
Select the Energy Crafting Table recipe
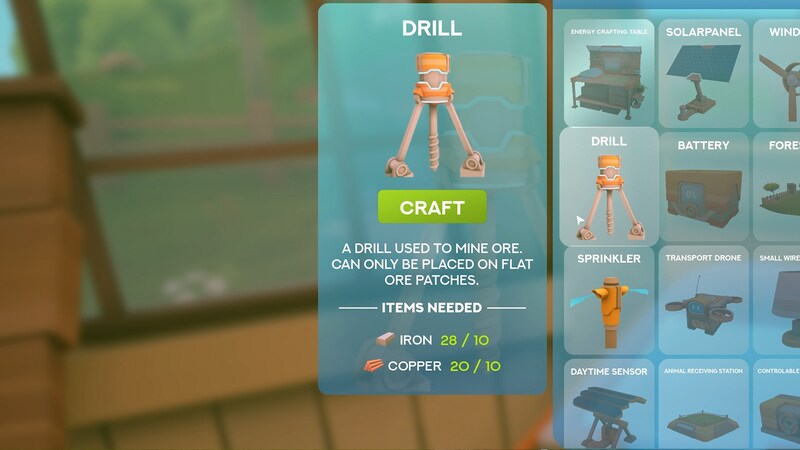click(609, 73)
